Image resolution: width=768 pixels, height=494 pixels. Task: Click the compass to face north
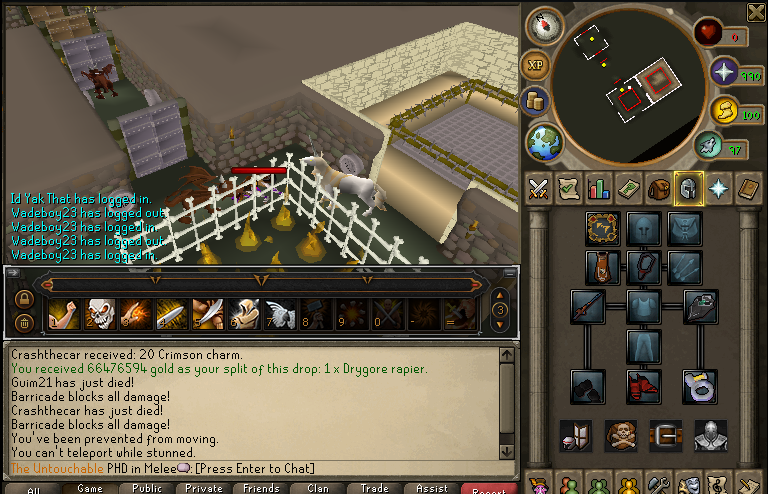point(544,27)
